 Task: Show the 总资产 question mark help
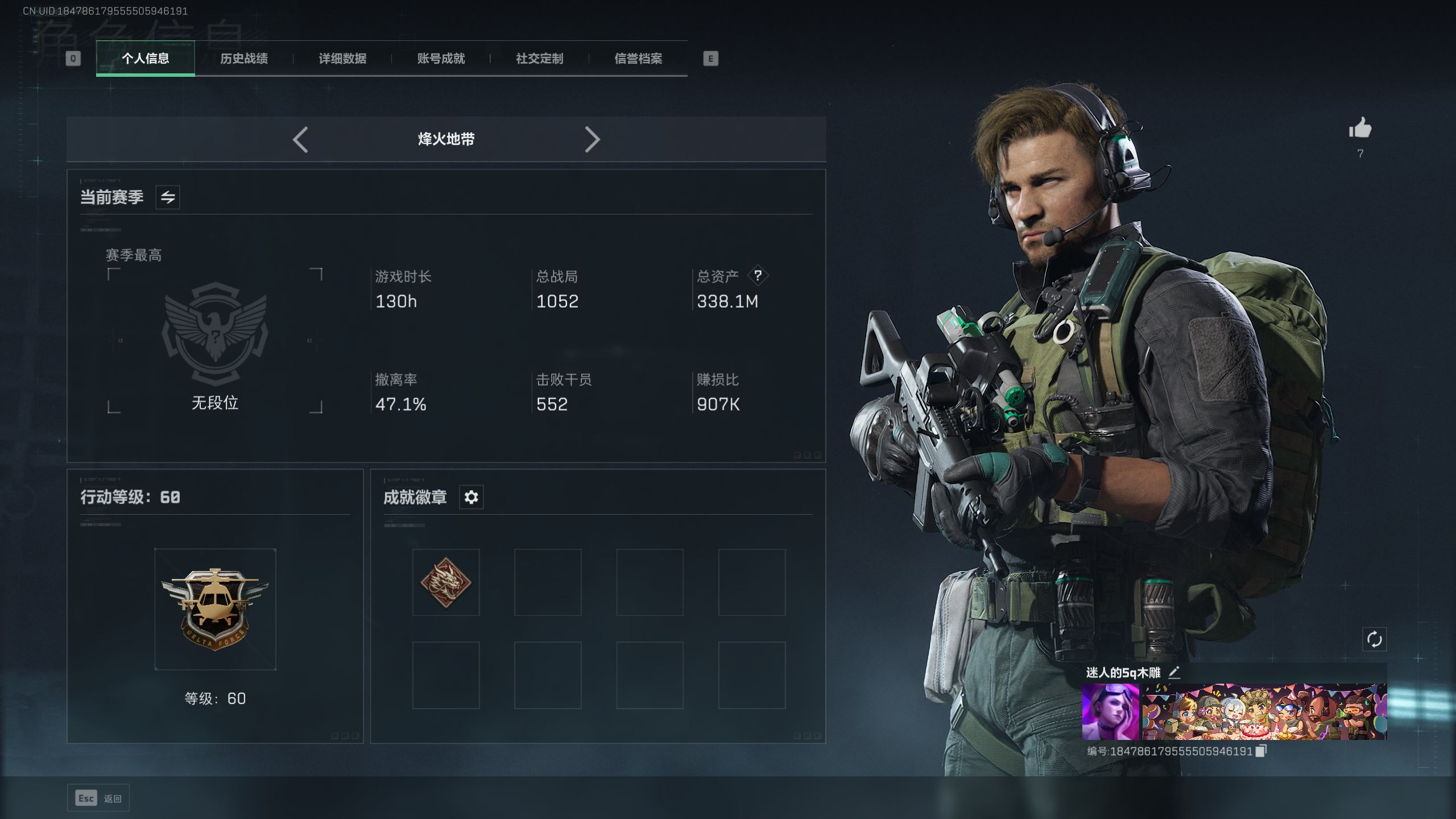point(758,276)
